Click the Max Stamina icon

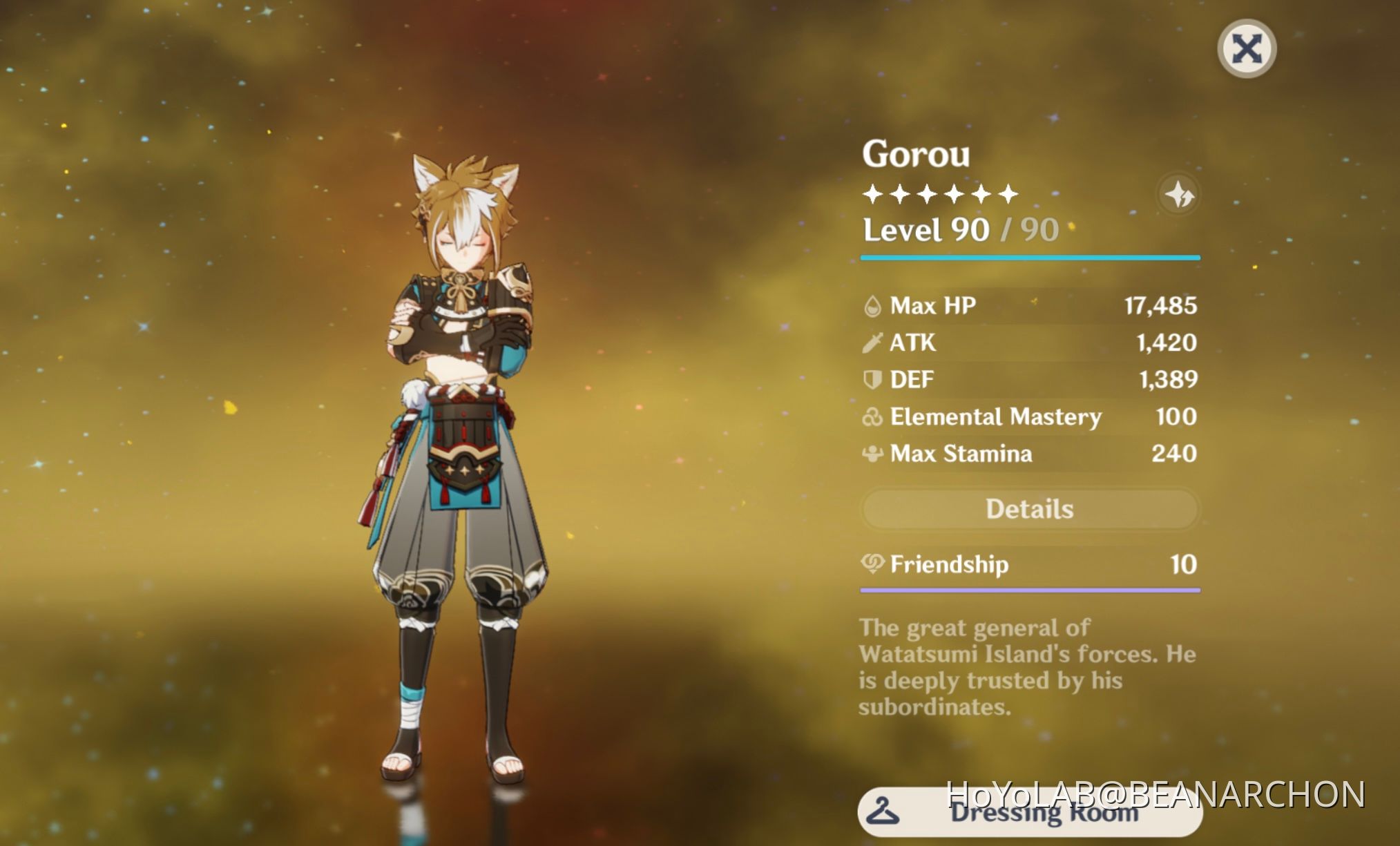point(872,453)
